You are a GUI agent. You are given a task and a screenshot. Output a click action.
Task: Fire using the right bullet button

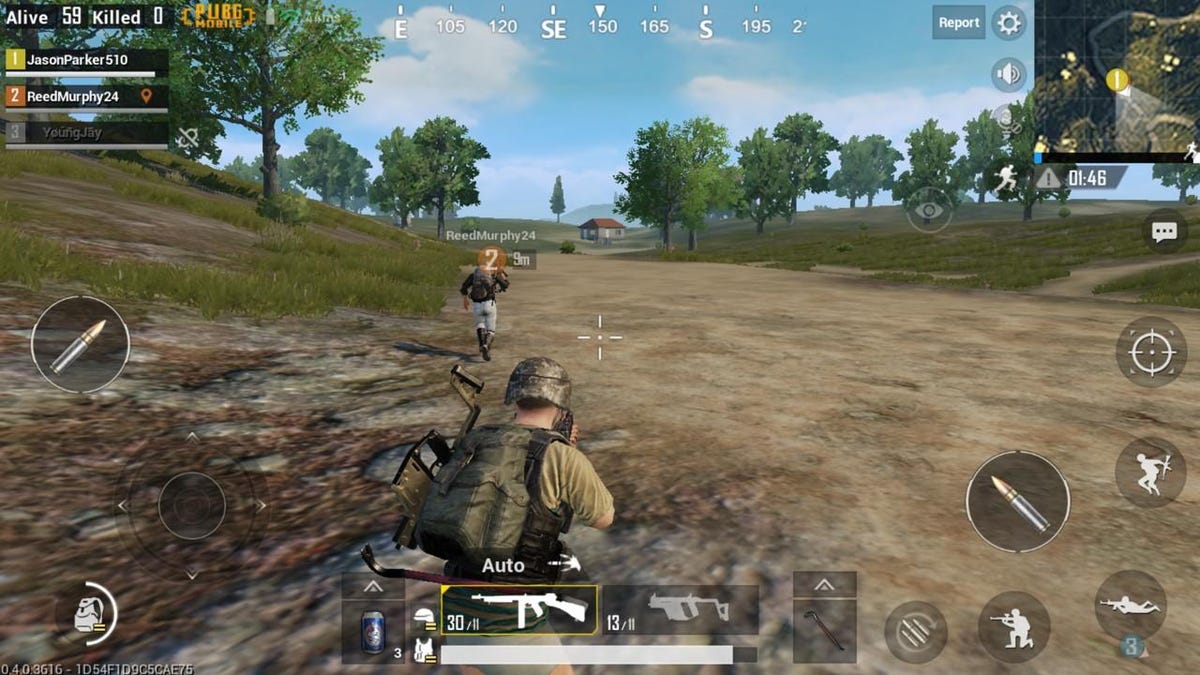coord(1017,501)
